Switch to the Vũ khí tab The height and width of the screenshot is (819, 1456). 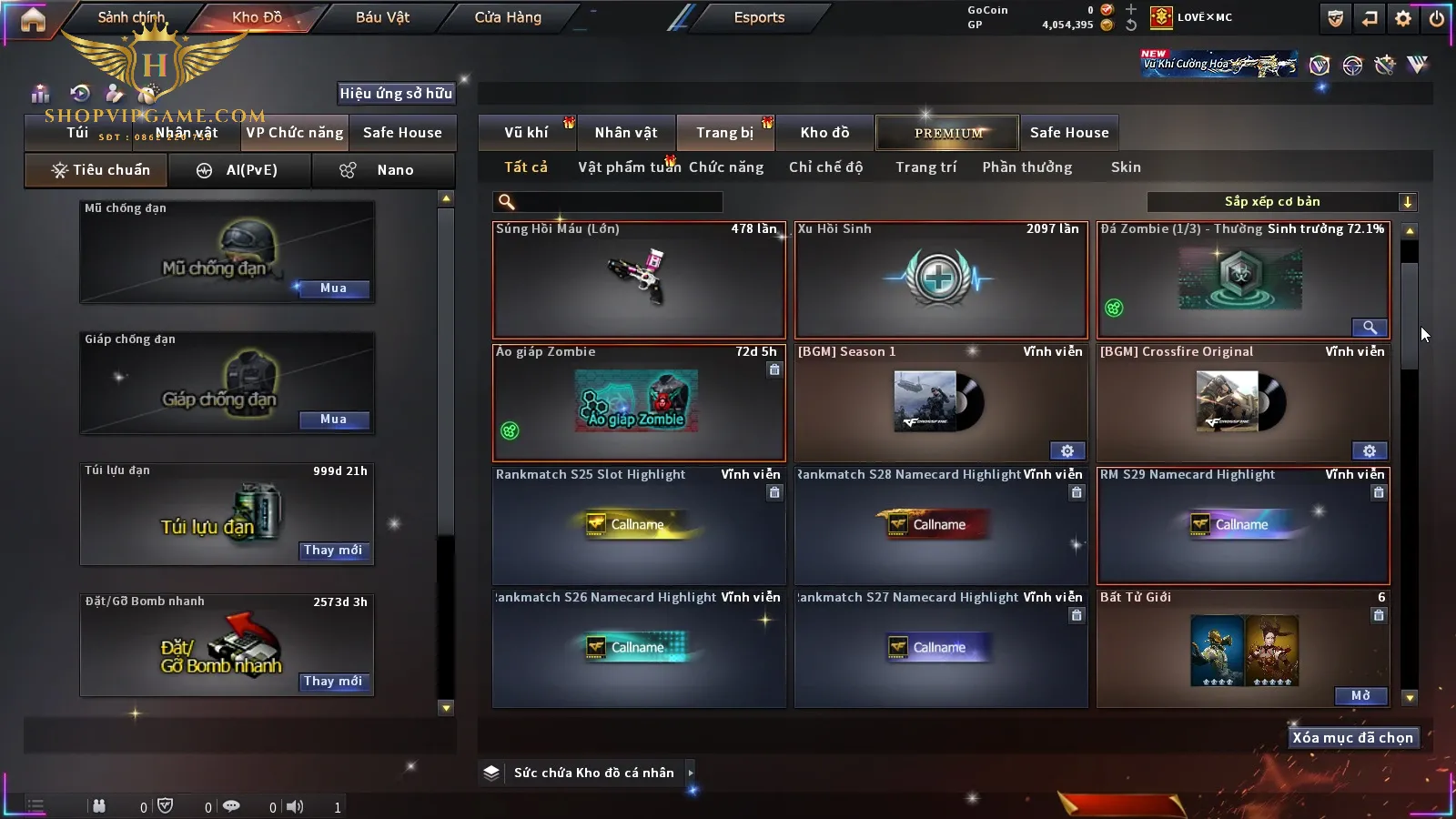pyautogui.click(x=526, y=133)
